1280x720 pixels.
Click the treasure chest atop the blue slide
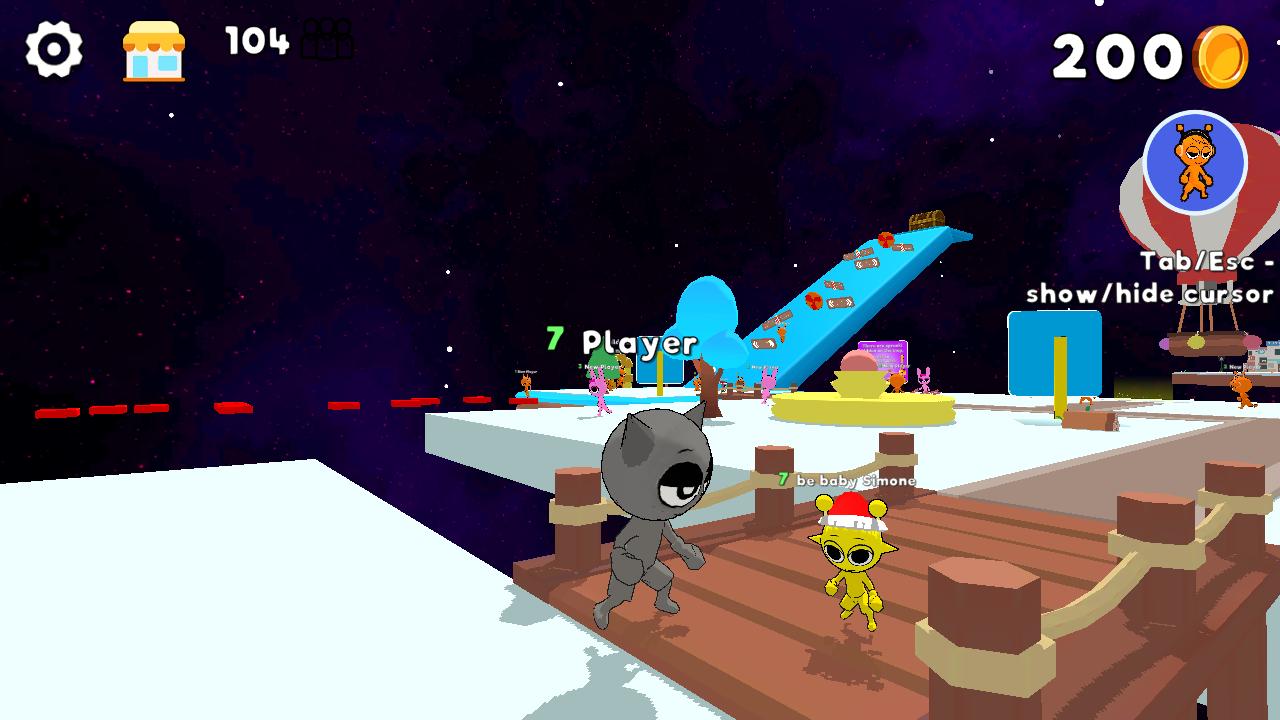click(x=928, y=218)
